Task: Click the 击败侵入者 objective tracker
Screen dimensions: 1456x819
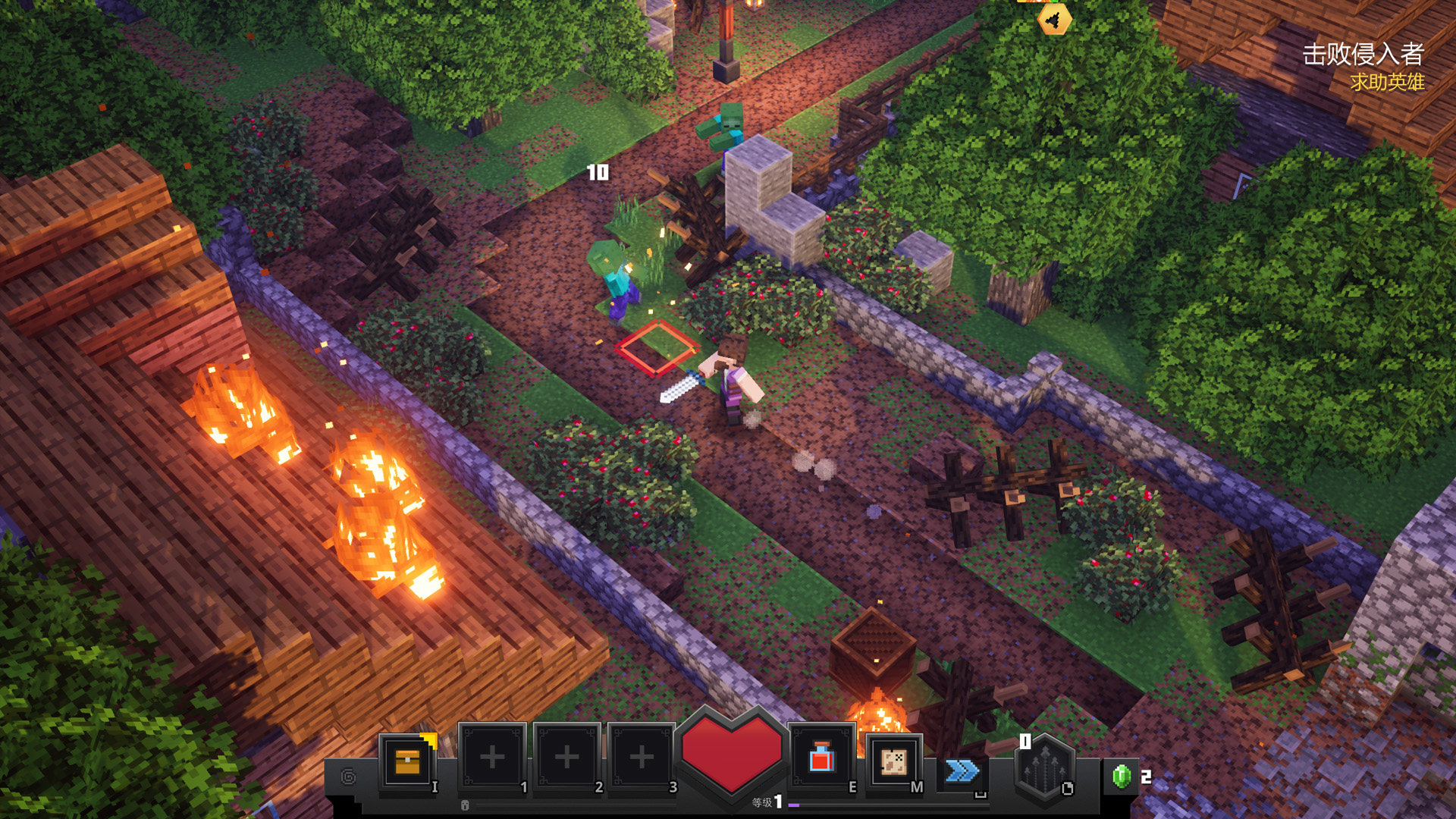Action: [1363, 55]
